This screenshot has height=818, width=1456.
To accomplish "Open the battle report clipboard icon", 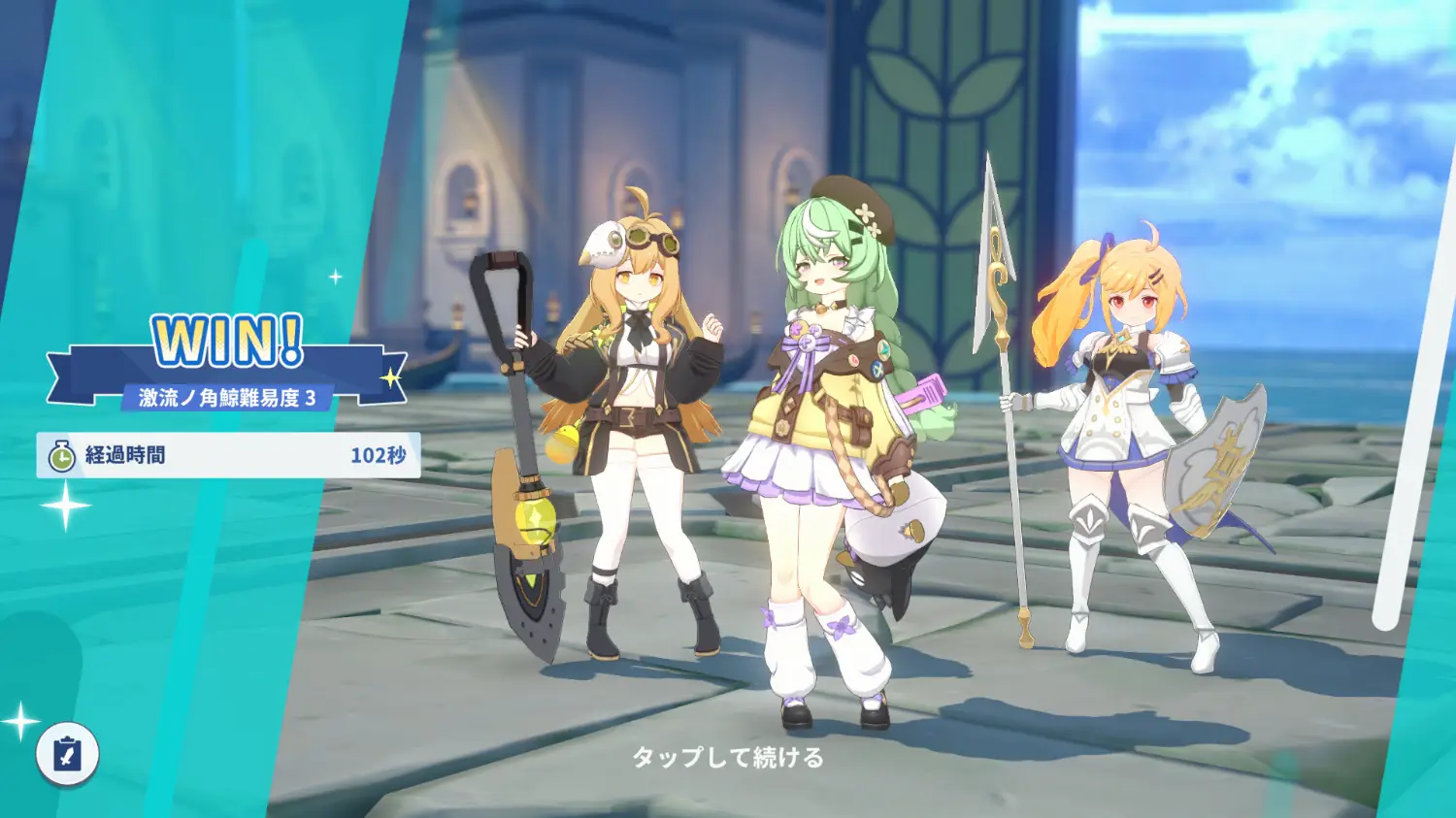I will click(x=67, y=753).
